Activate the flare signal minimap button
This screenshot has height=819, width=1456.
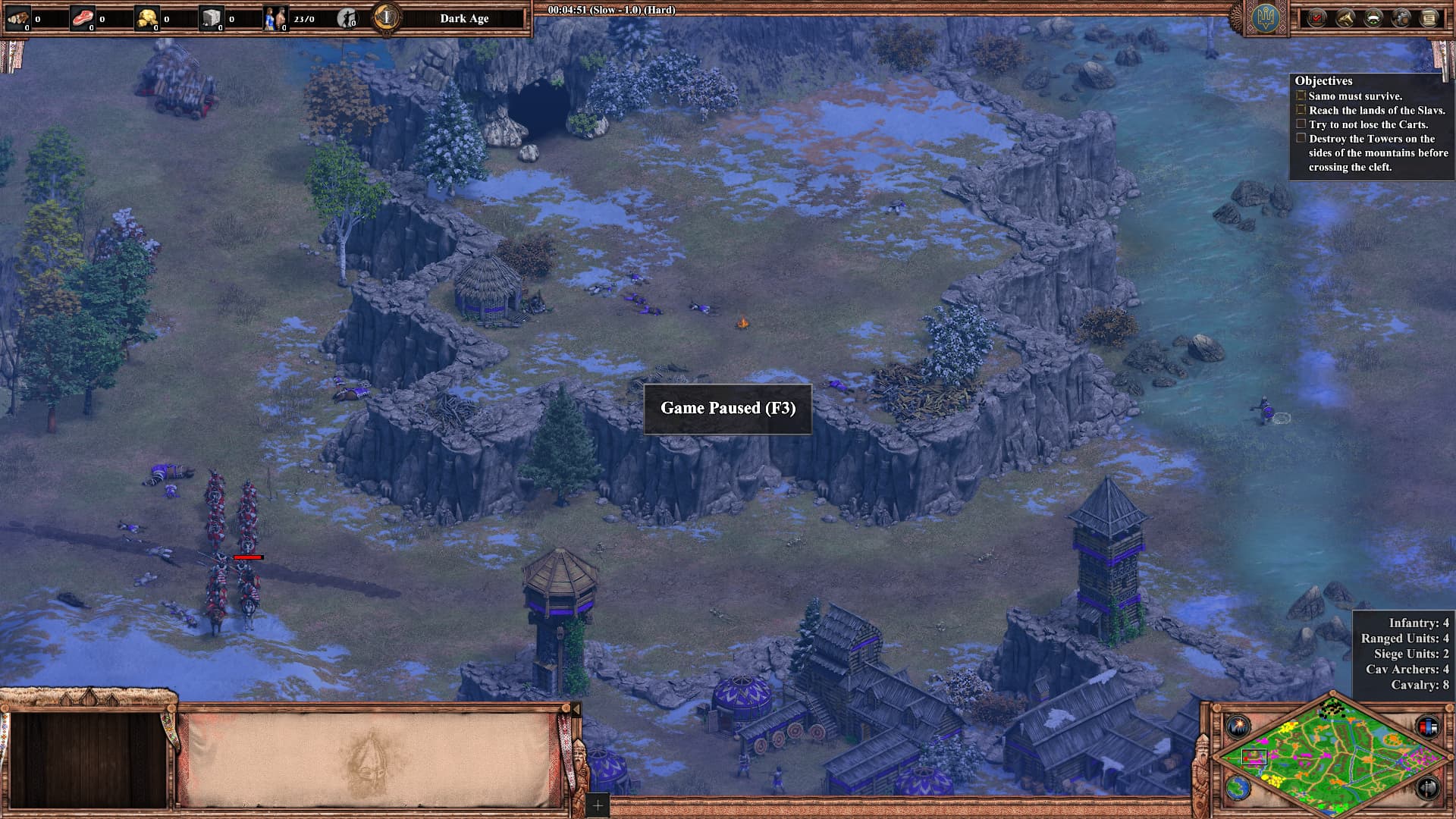click(1238, 726)
